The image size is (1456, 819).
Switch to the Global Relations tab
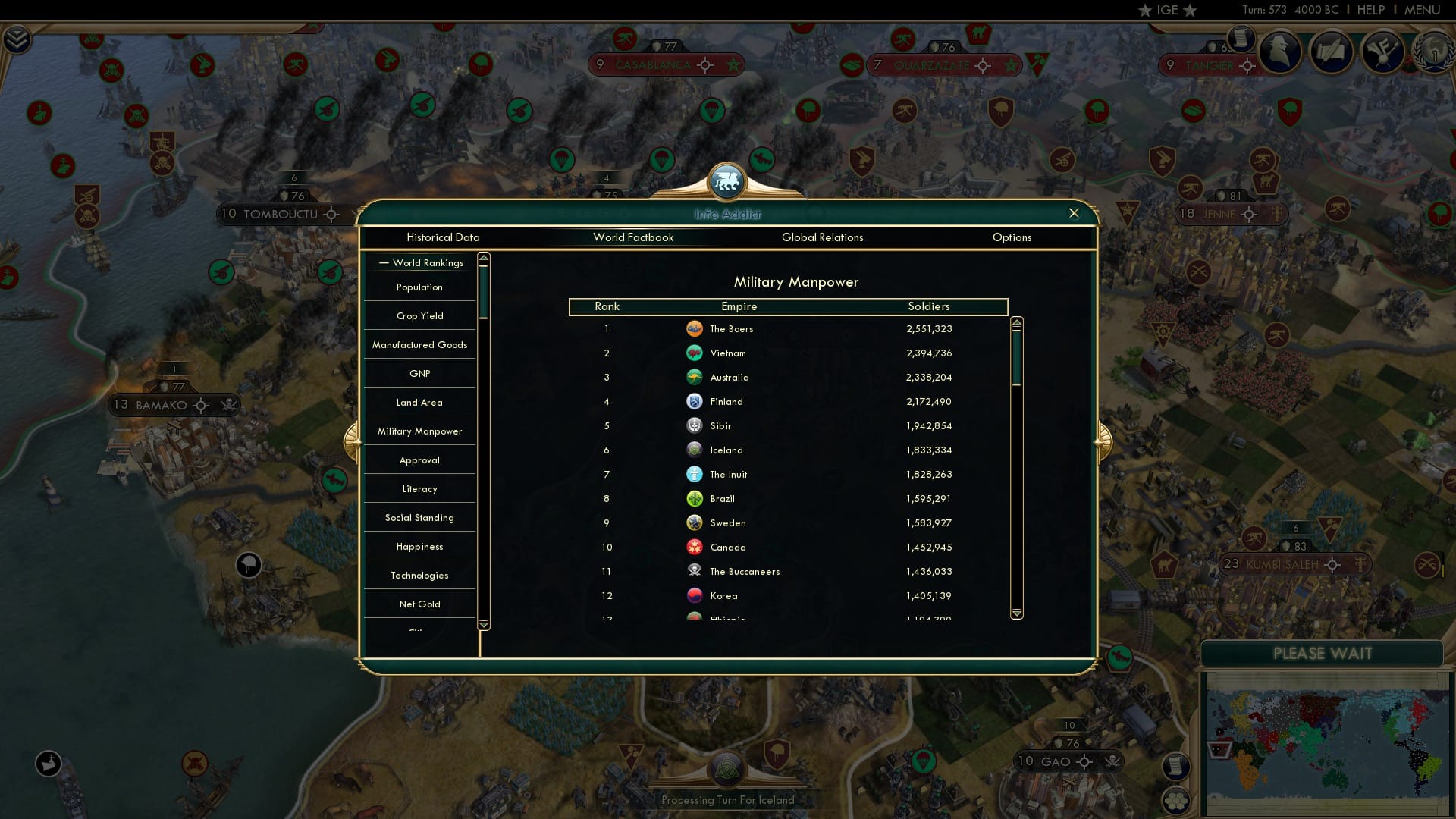pos(824,237)
